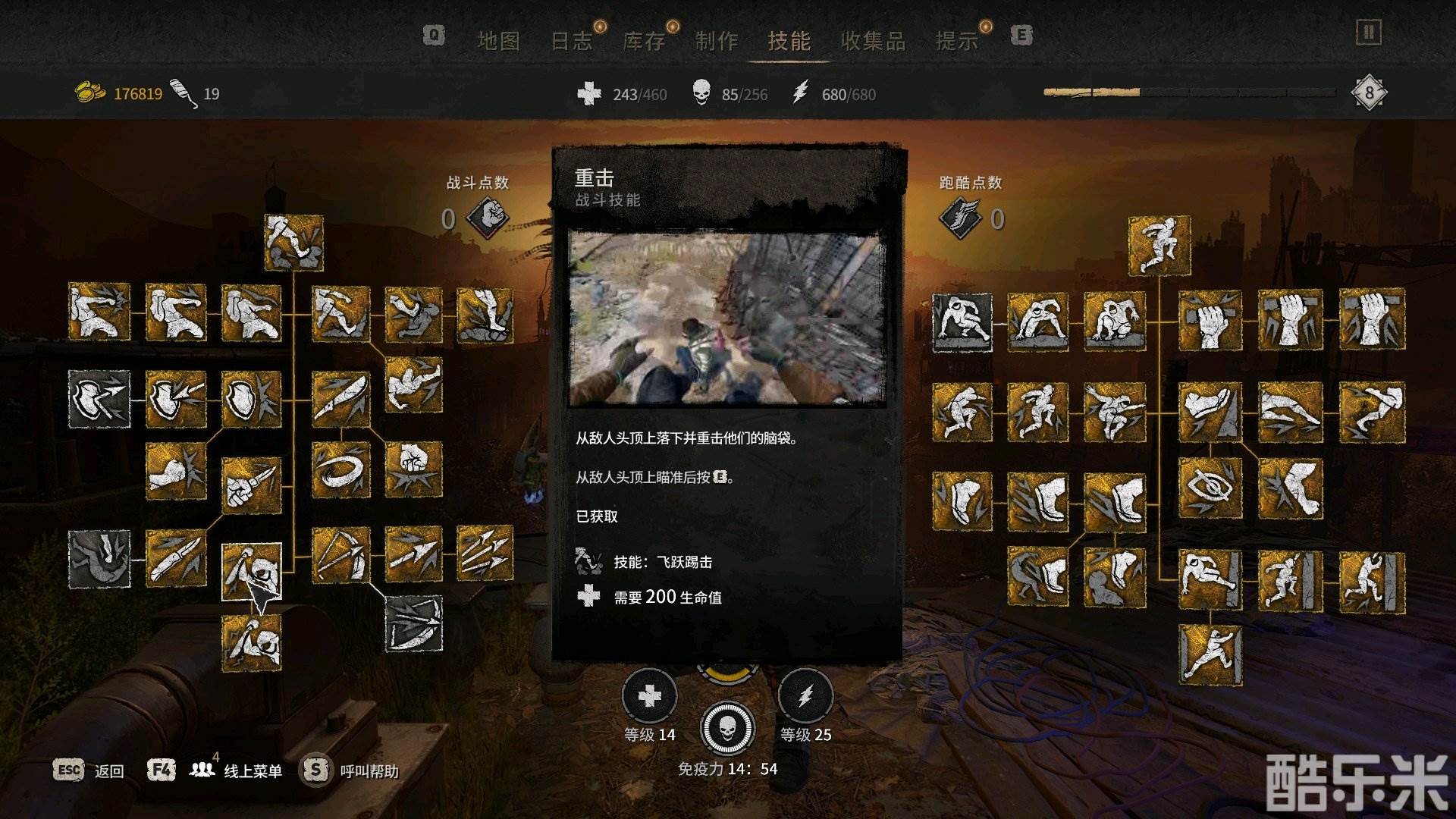Choose the topmost parkour tree skill
The height and width of the screenshot is (819, 1456).
point(1159,246)
